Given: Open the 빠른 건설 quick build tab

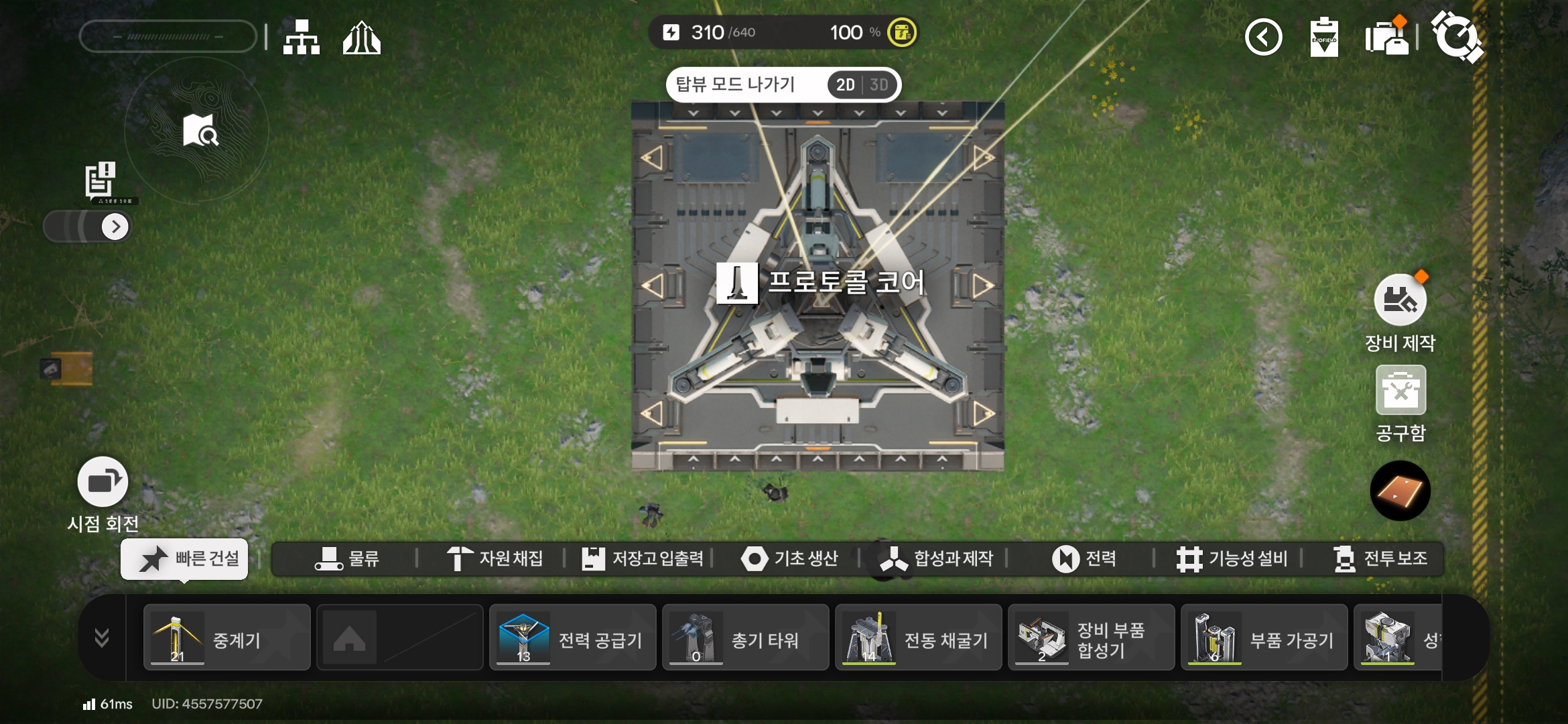Looking at the screenshot, I should (185, 558).
